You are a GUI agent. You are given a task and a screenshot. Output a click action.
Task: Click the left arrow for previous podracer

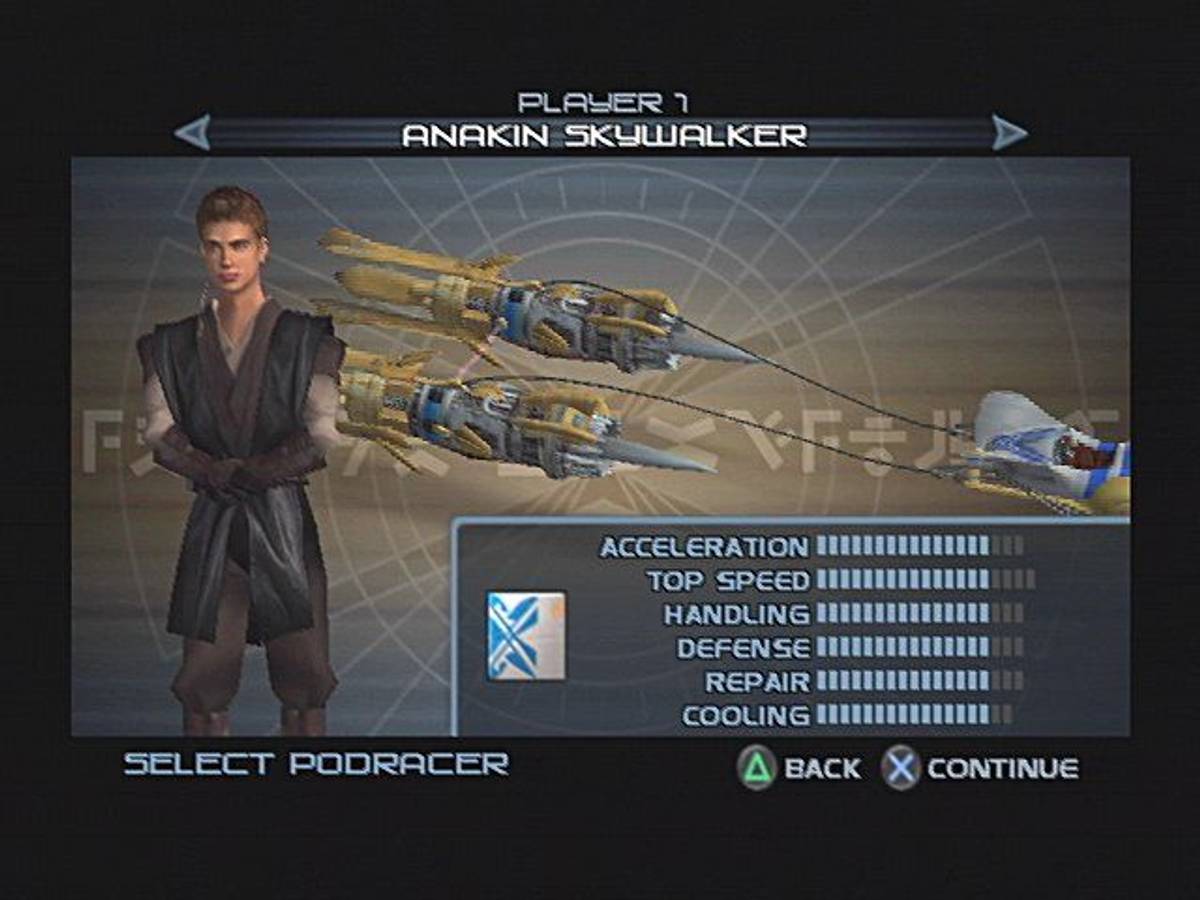[x=192, y=132]
